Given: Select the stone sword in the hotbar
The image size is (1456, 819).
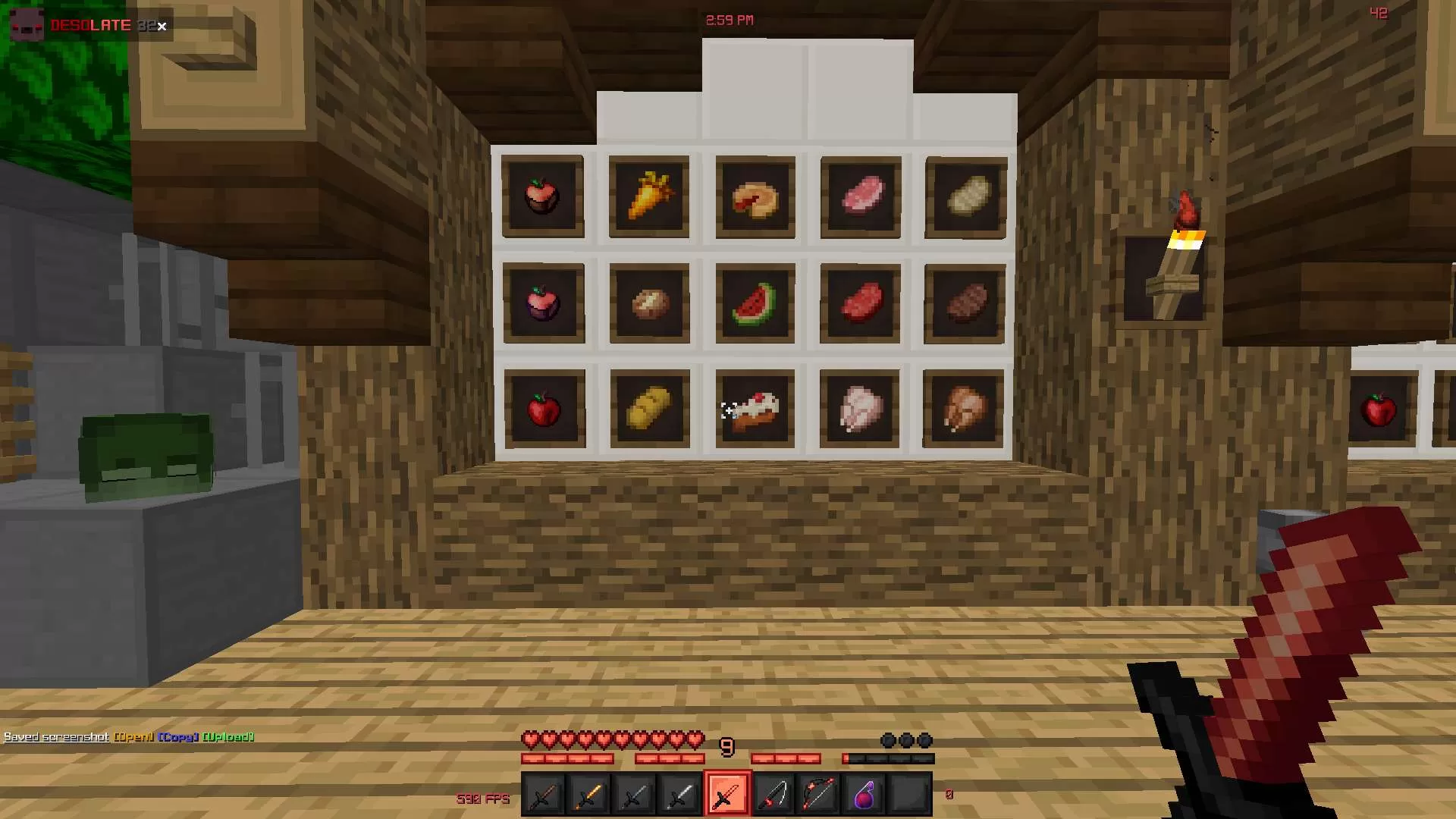Looking at the screenshot, I should (x=635, y=793).
